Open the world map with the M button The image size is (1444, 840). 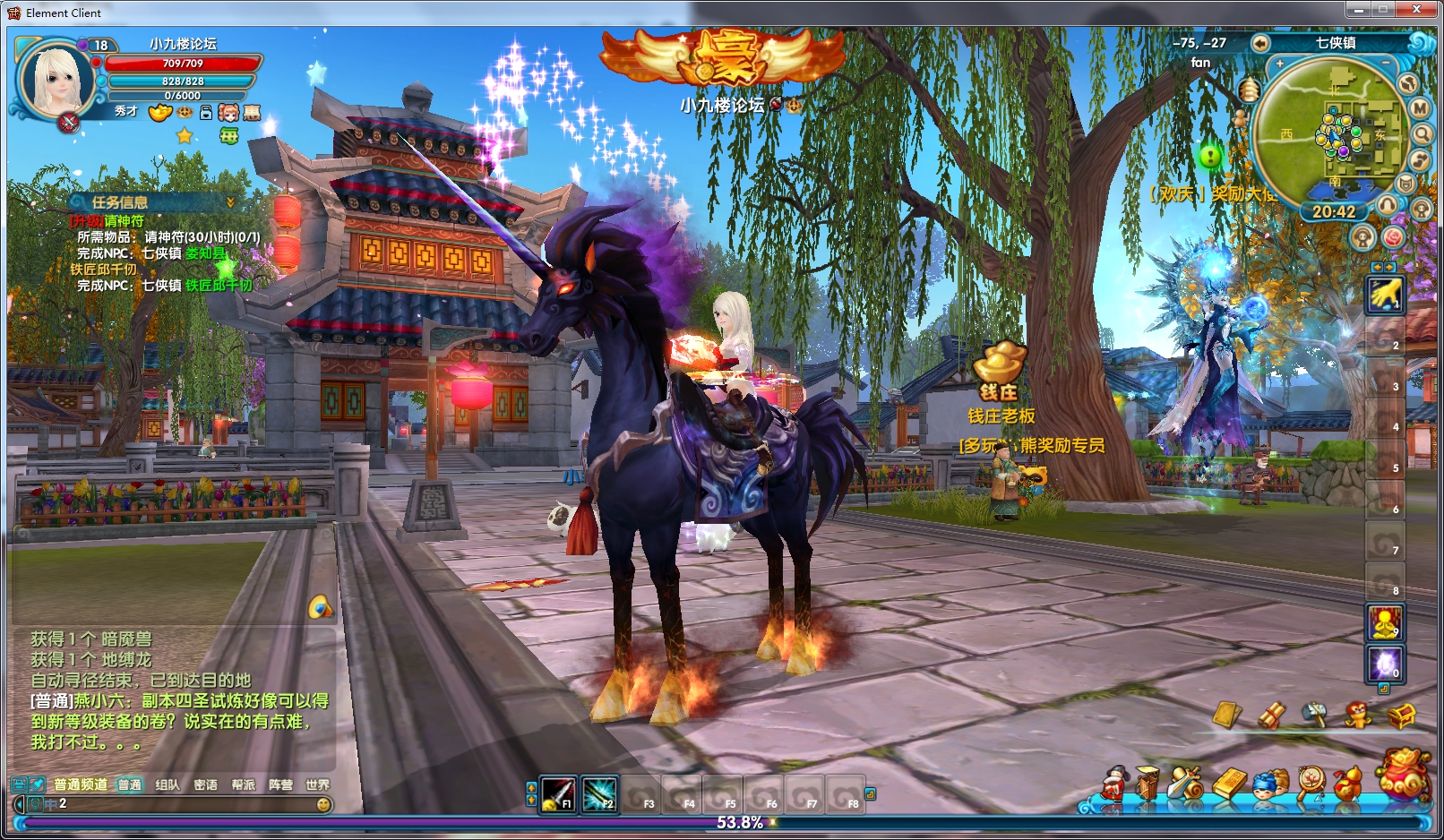click(1420, 108)
